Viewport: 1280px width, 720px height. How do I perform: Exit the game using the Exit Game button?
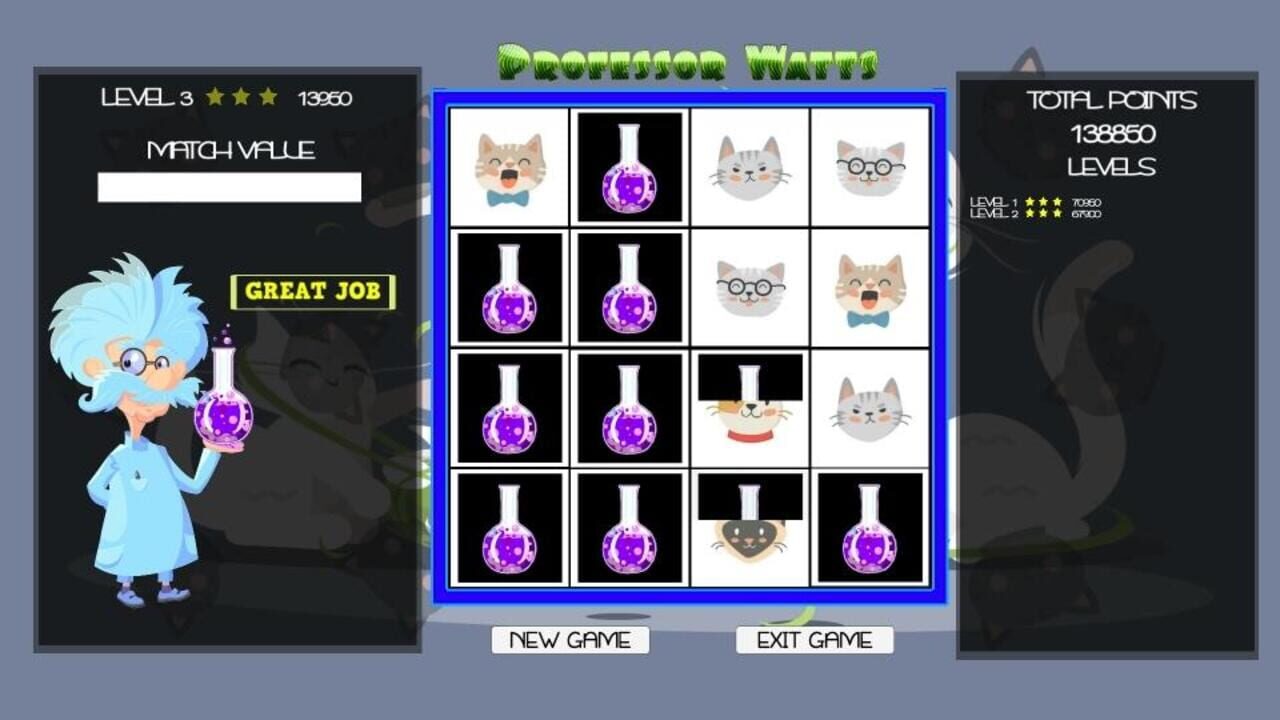[x=815, y=641]
